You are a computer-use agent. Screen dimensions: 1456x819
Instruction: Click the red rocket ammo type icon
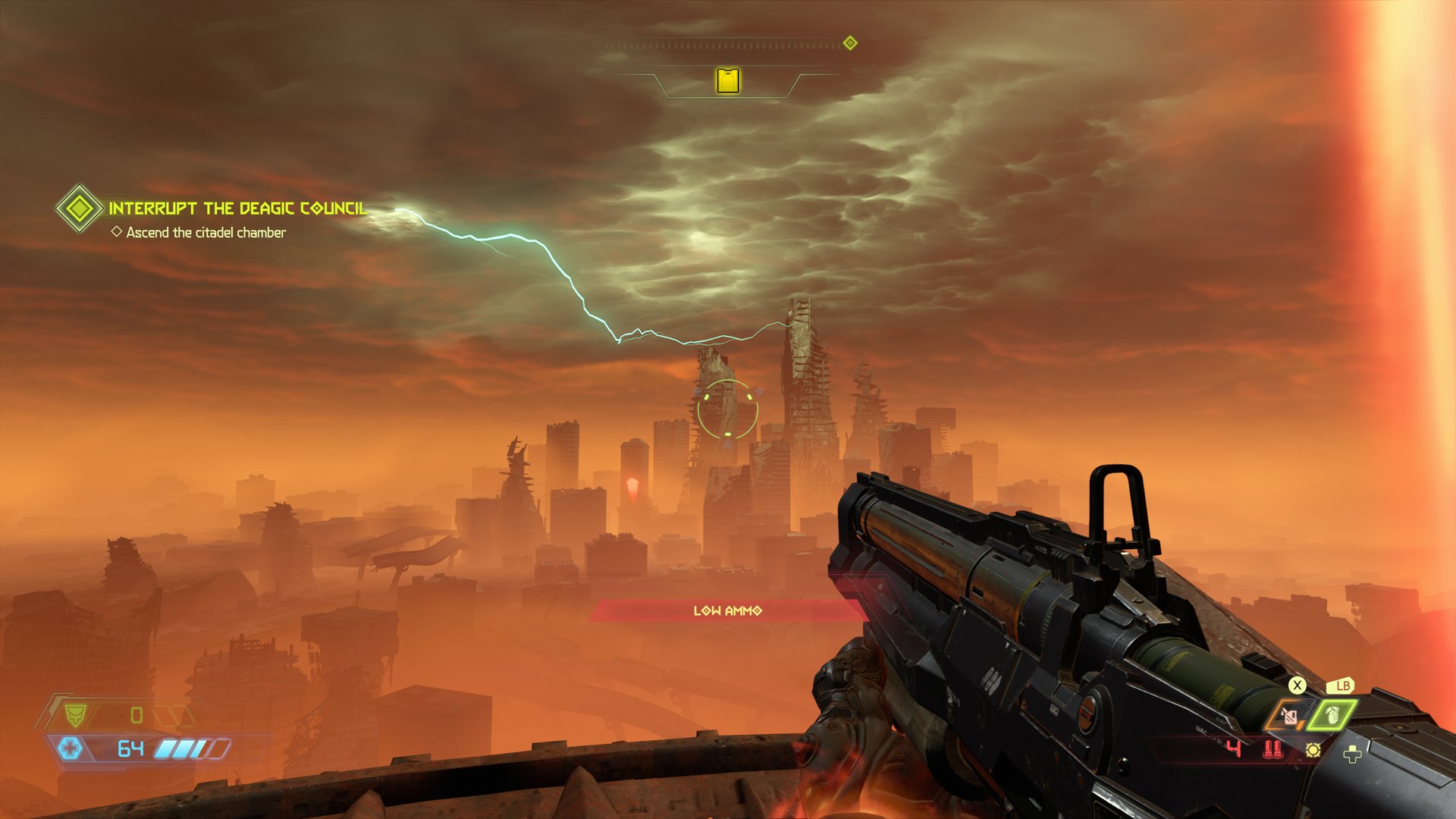(x=1272, y=750)
